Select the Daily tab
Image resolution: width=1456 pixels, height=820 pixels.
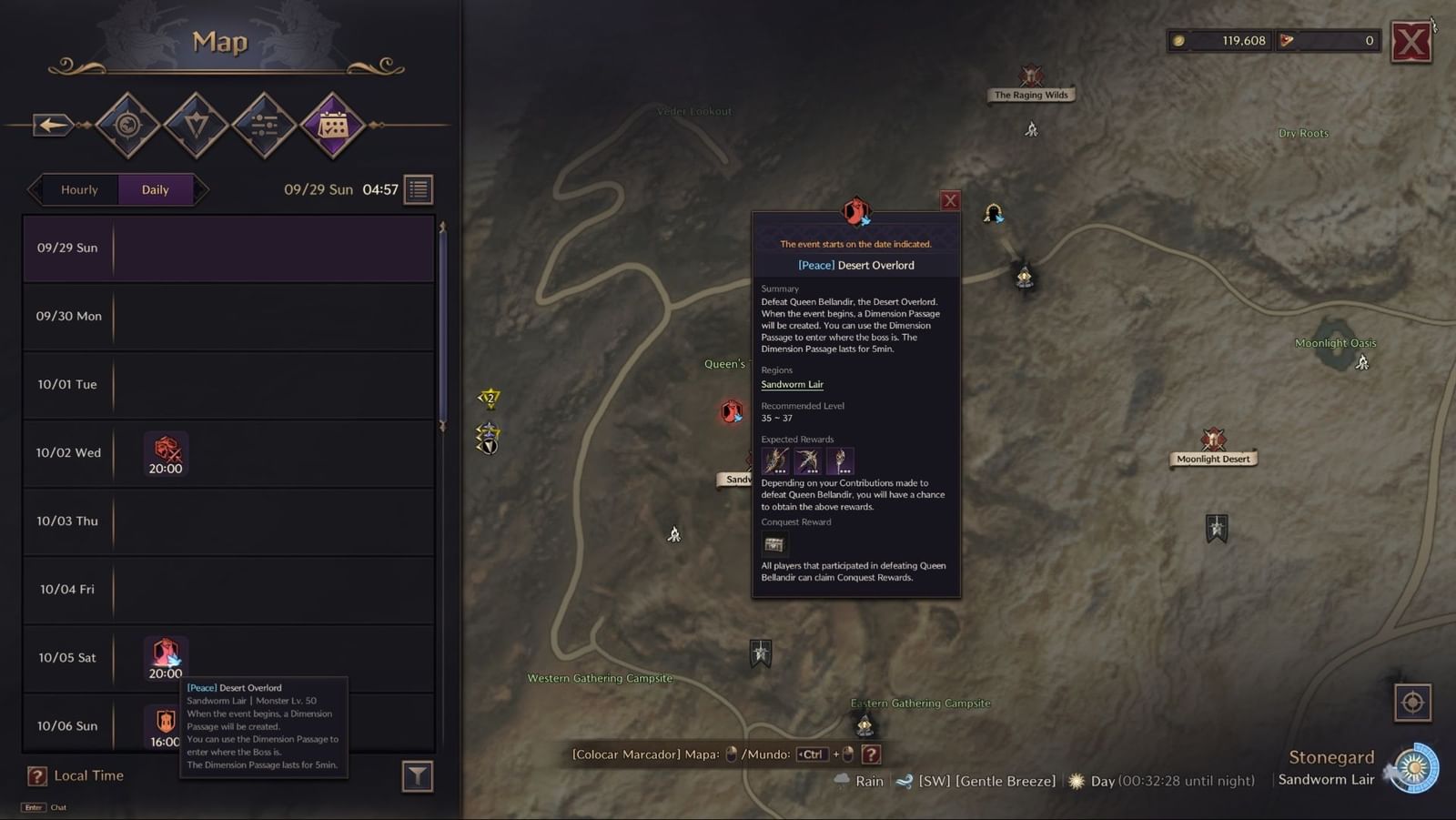155,189
